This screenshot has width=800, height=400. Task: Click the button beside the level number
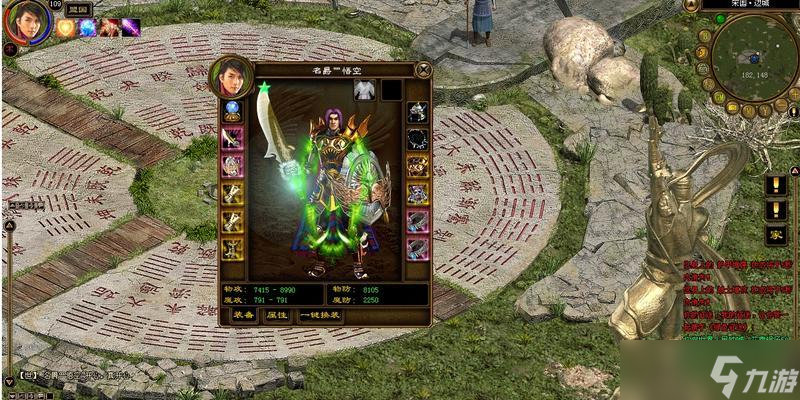coord(77,8)
